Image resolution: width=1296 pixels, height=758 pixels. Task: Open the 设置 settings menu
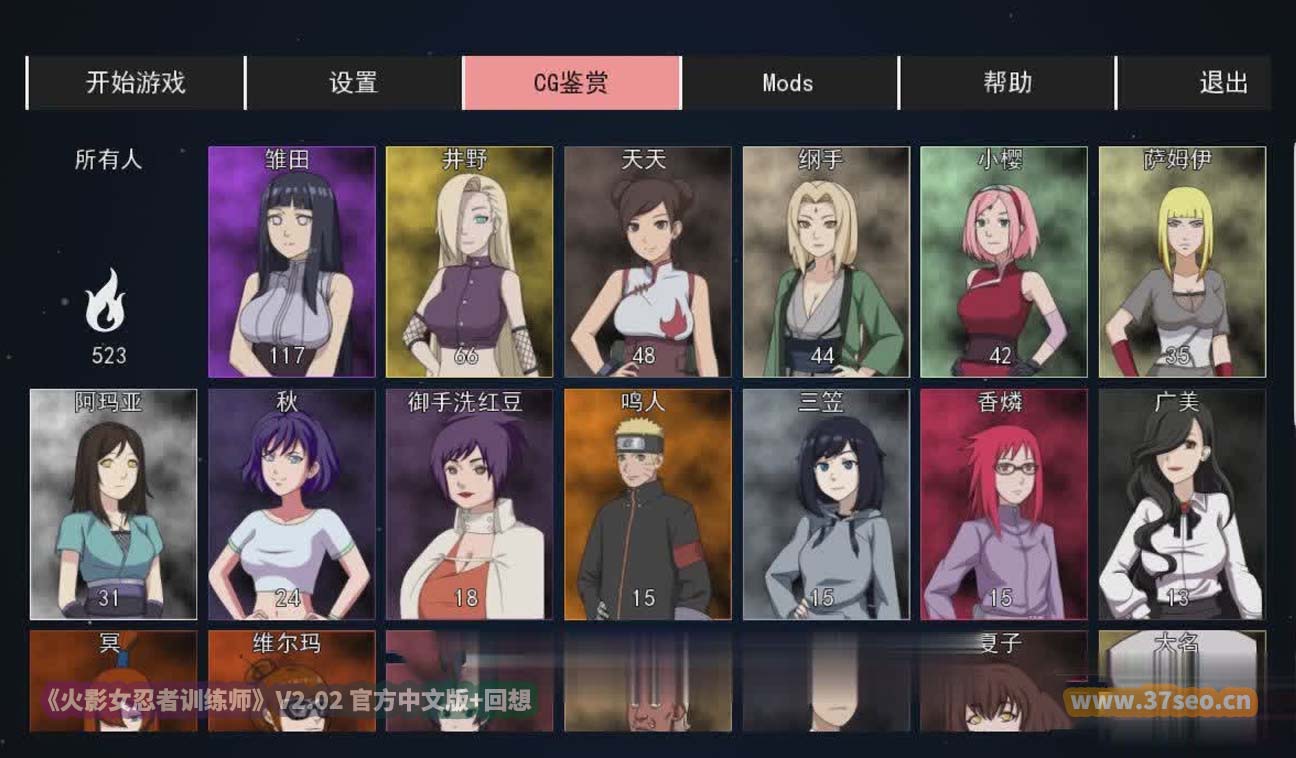[x=353, y=83]
